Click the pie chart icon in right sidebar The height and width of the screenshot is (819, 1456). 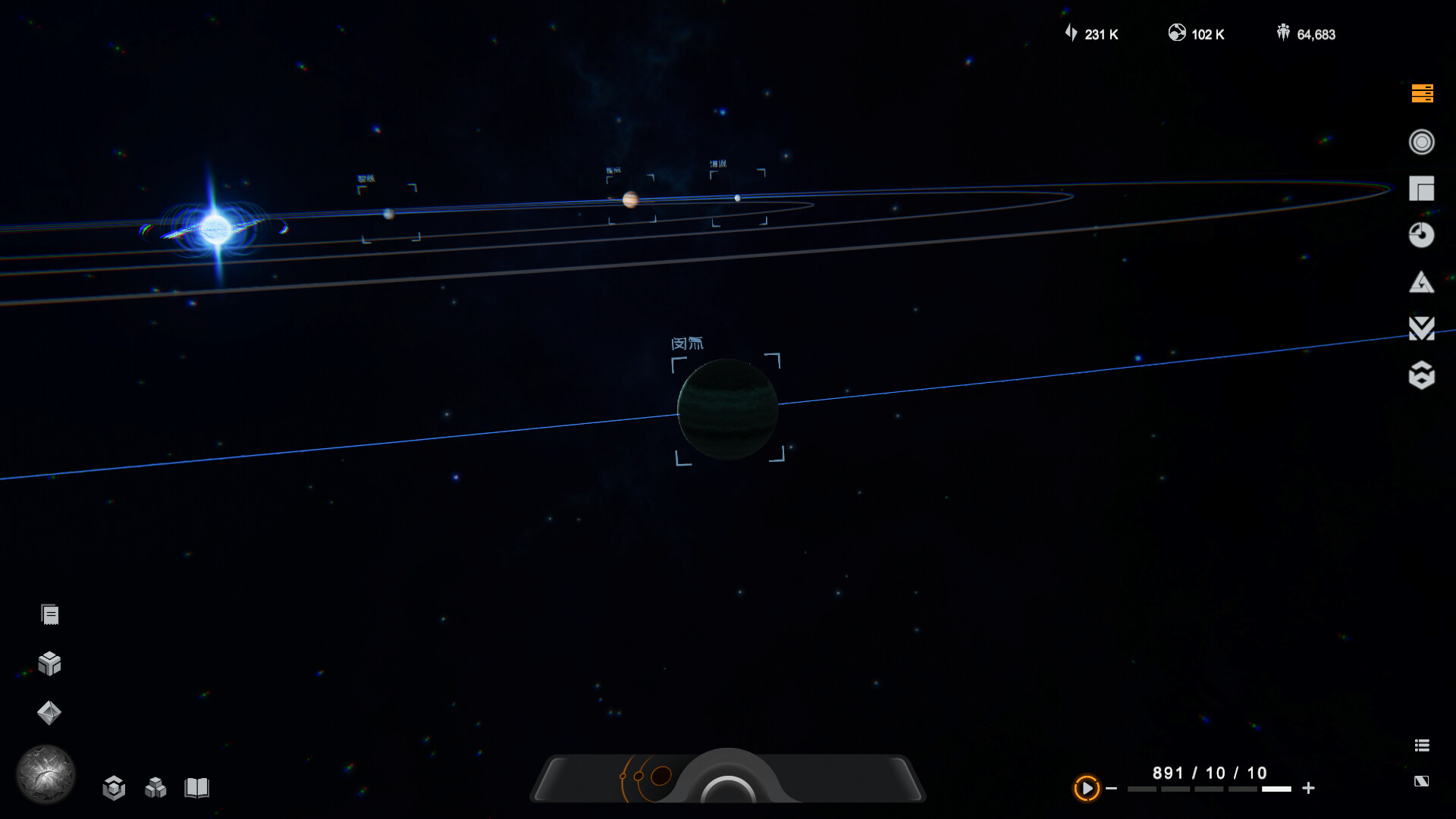pos(1423,236)
